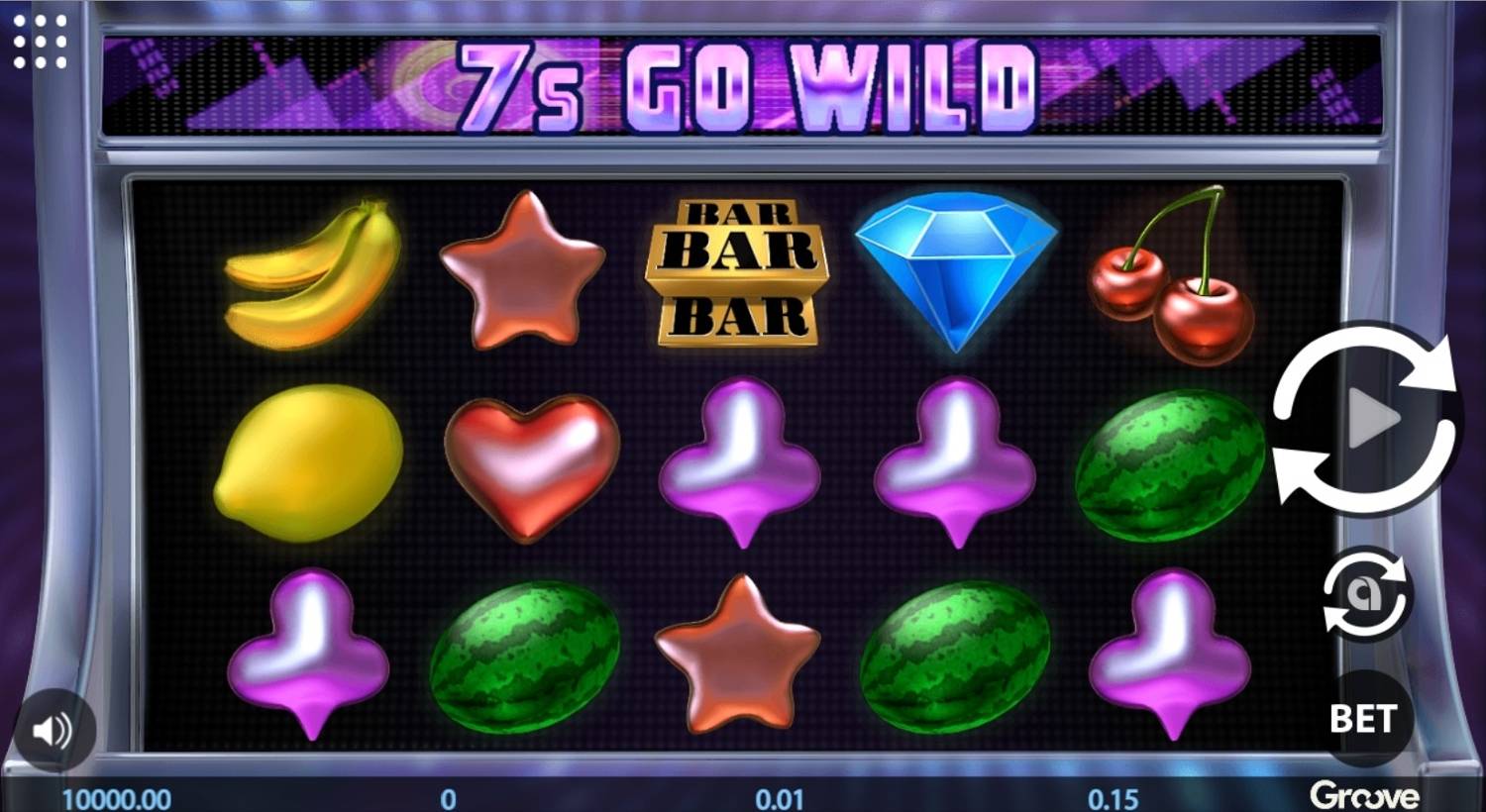Click the gold BAR symbol on reel three
Image resolution: width=1486 pixels, height=812 pixels.
pos(737,269)
